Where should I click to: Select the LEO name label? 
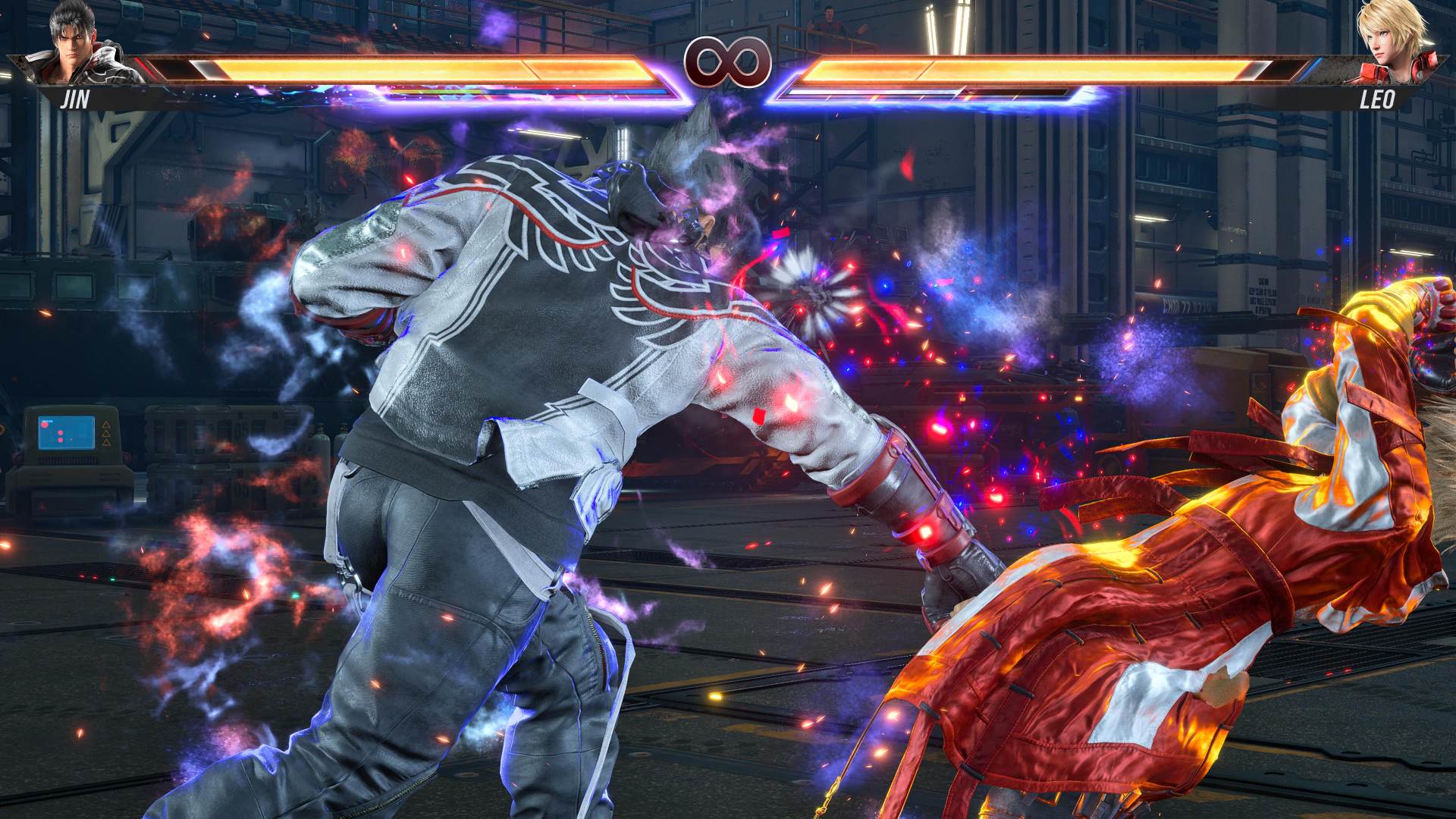pyautogui.click(x=1379, y=99)
